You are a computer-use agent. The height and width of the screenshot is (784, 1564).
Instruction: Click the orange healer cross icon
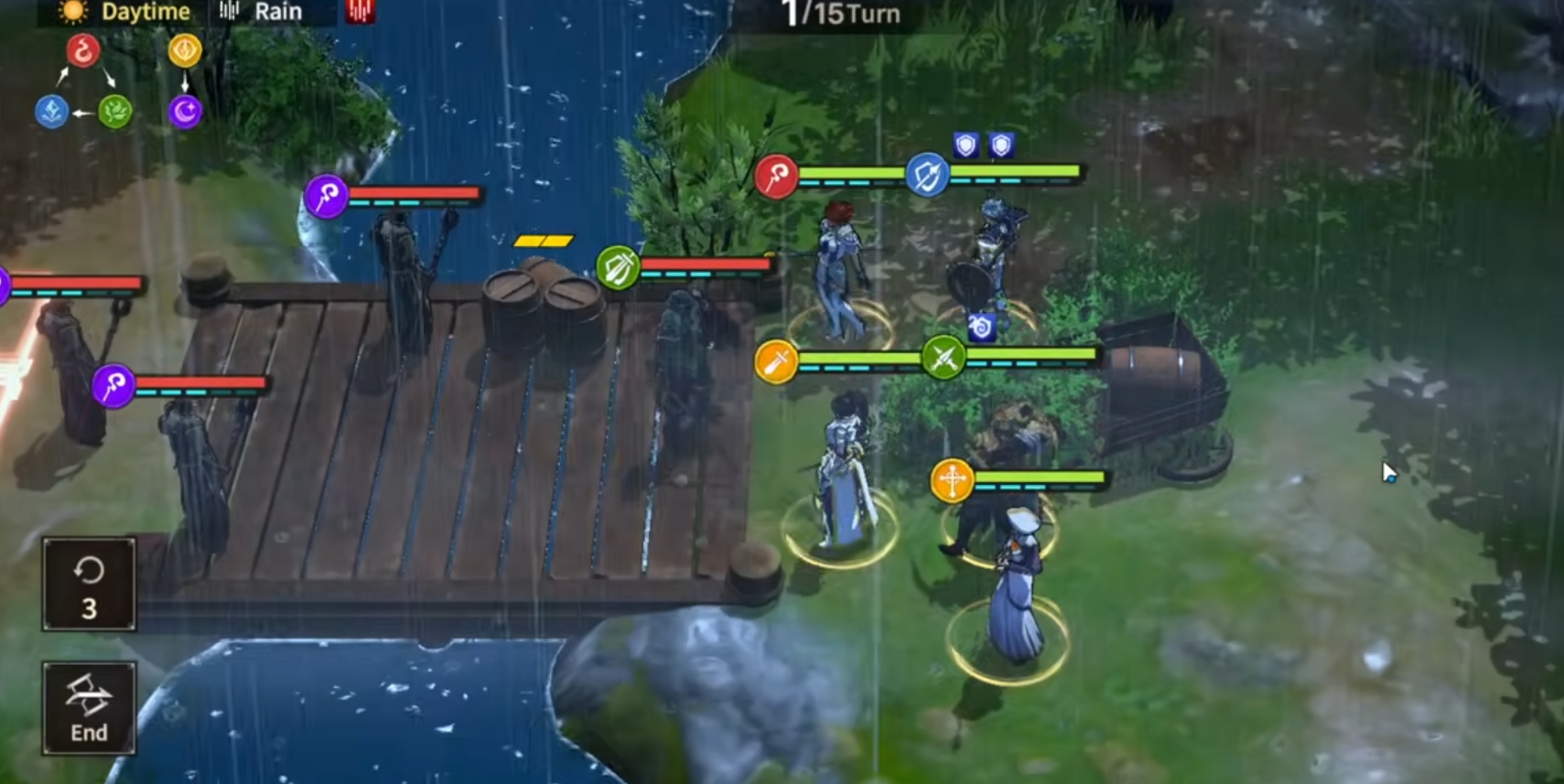(953, 479)
